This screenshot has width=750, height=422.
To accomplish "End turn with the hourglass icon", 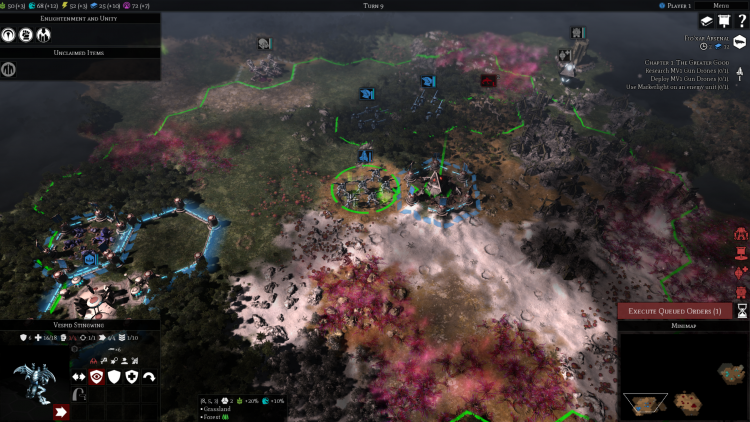I will tap(741, 311).
